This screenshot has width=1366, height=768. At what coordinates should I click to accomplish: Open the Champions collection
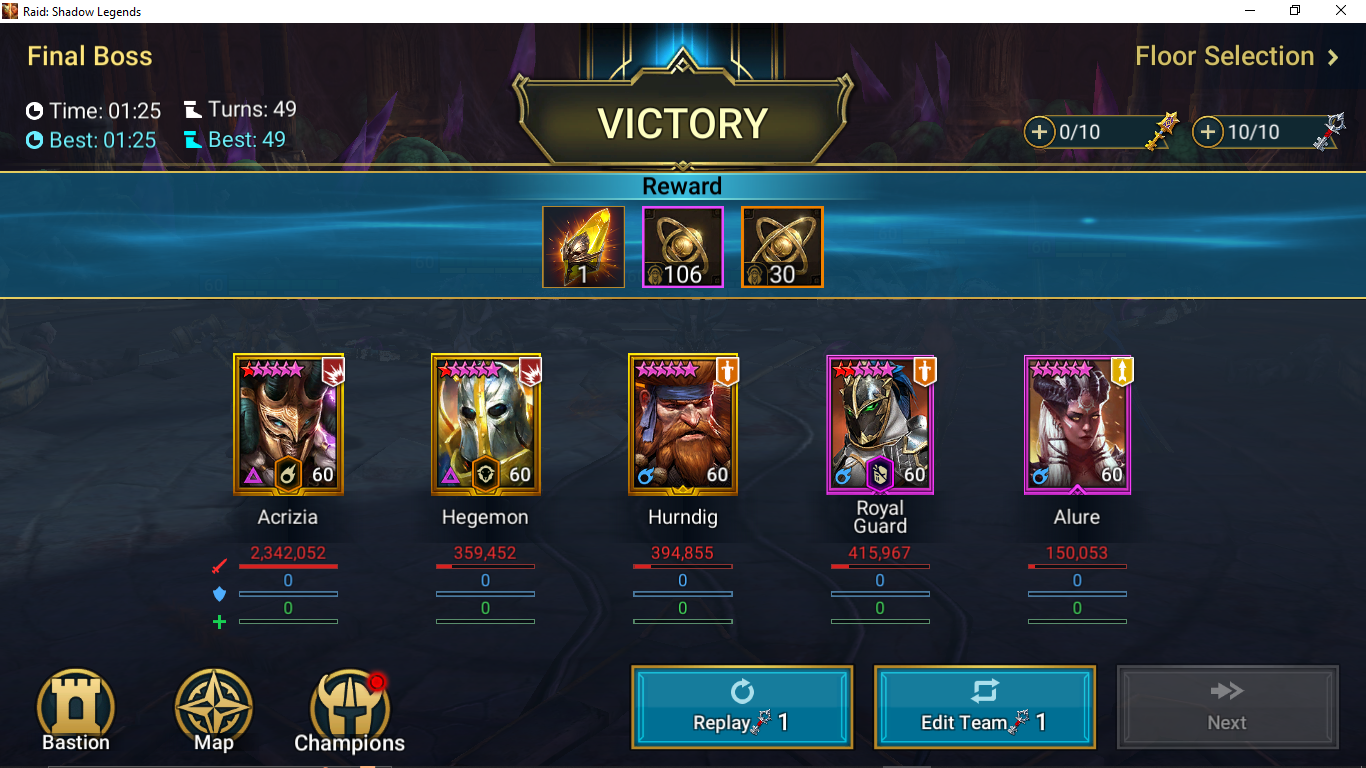[349, 711]
